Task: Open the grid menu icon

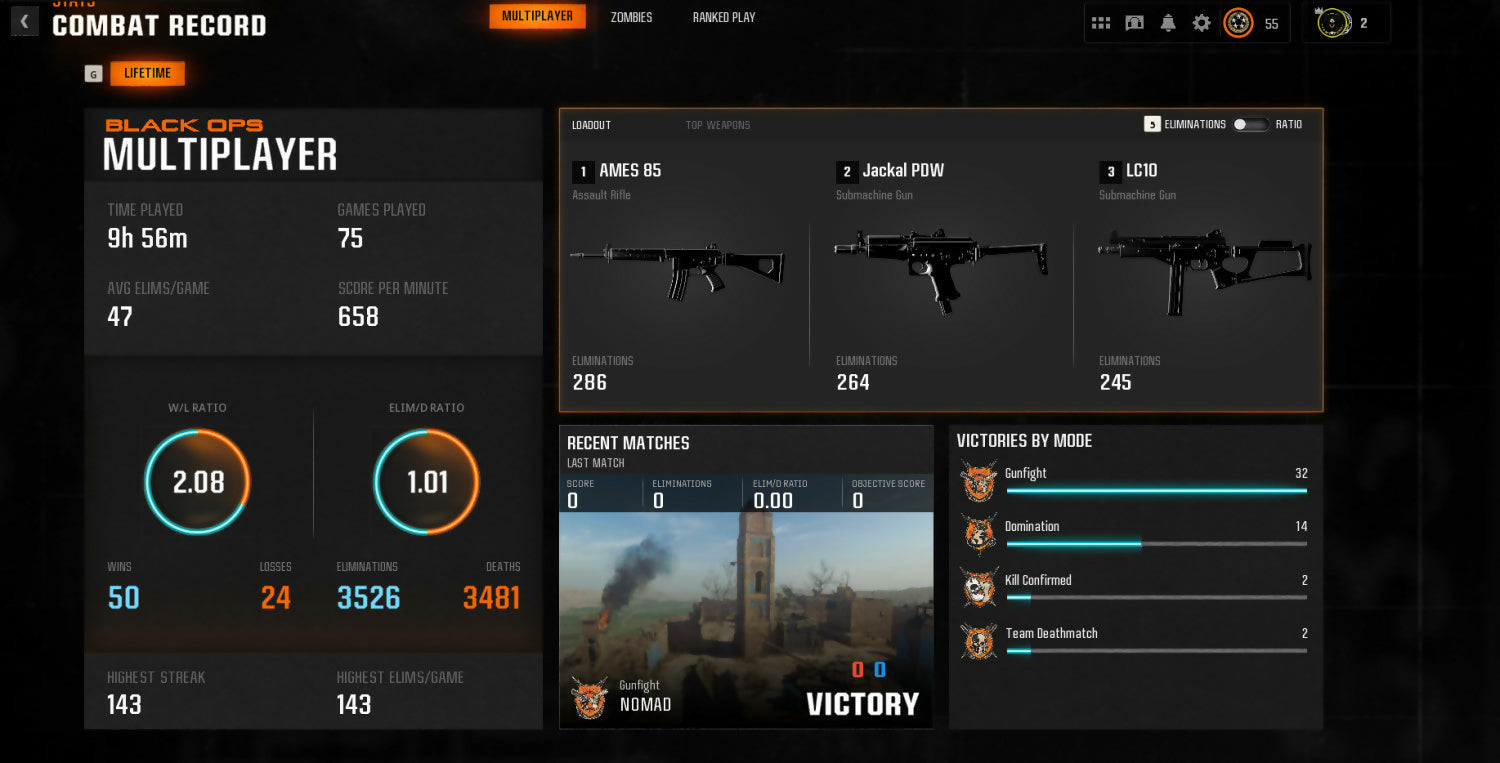Action: coord(1101,23)
